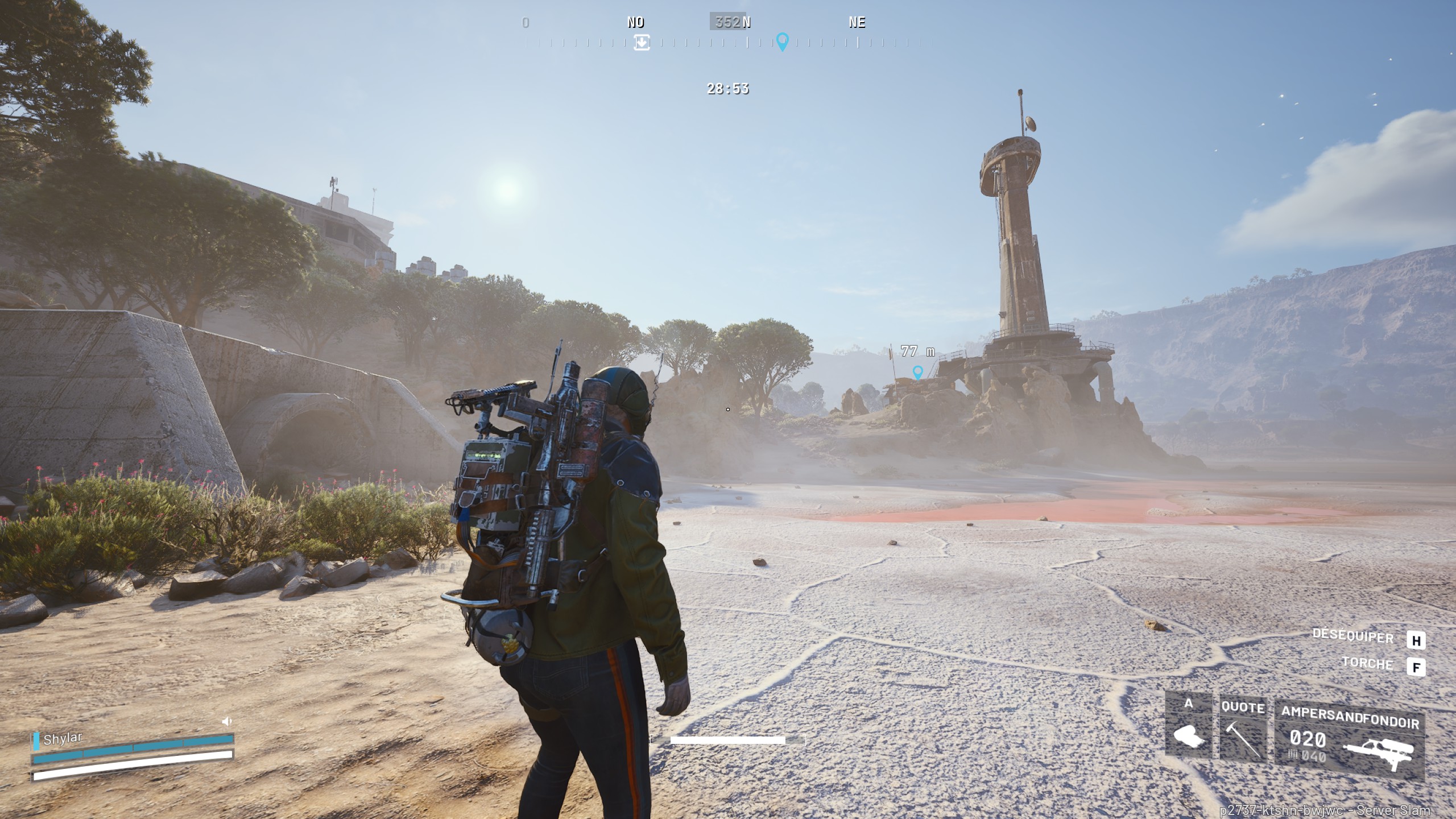Select the Shylar player name tag
The image size is (1456, 819).
pos(63,739)
